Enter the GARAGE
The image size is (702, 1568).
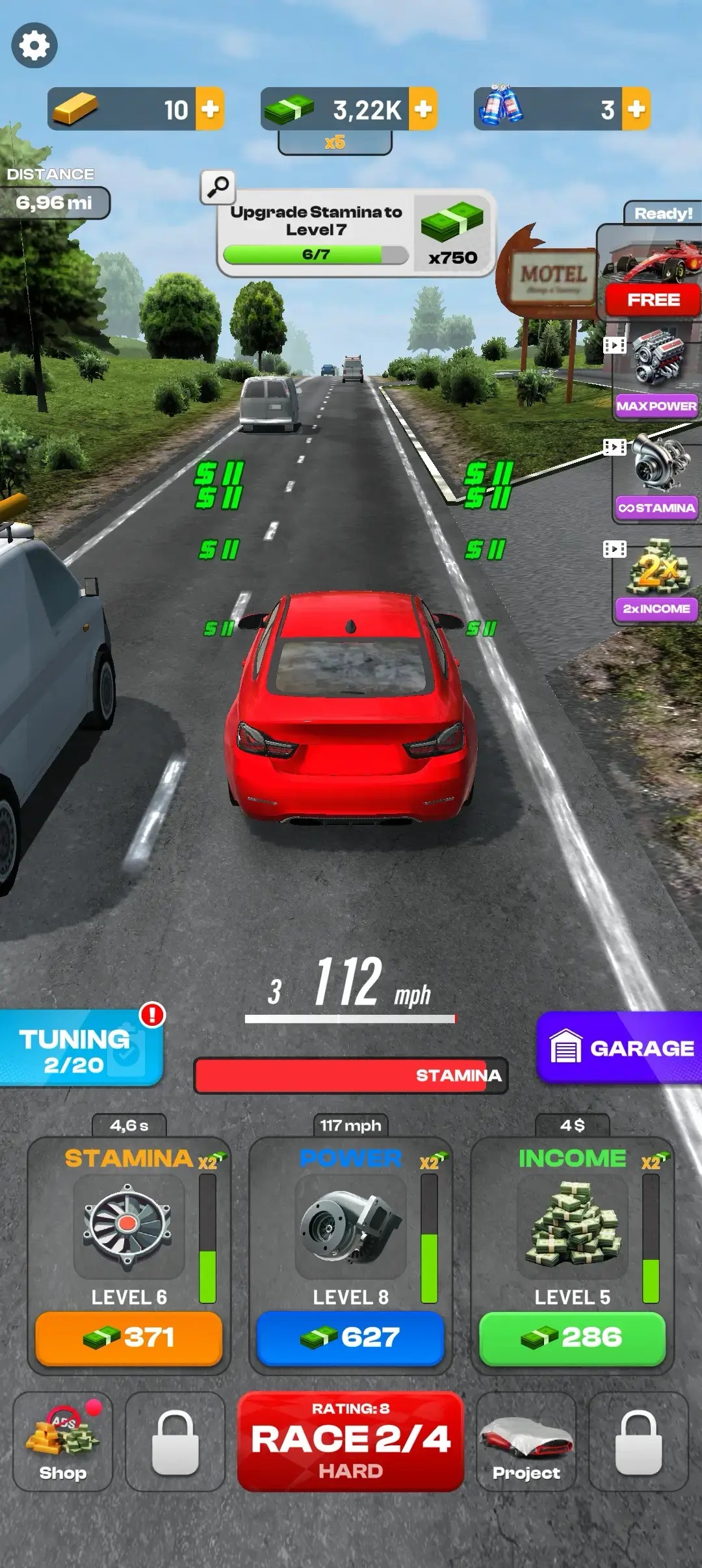(621, 1048)
